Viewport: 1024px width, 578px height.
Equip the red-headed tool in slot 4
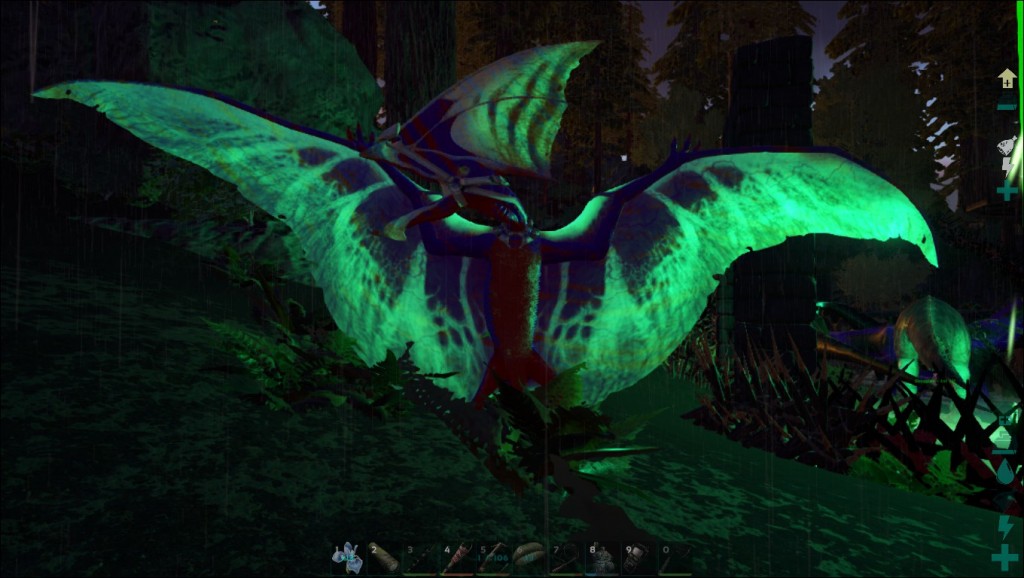click(x=456, y=558)
